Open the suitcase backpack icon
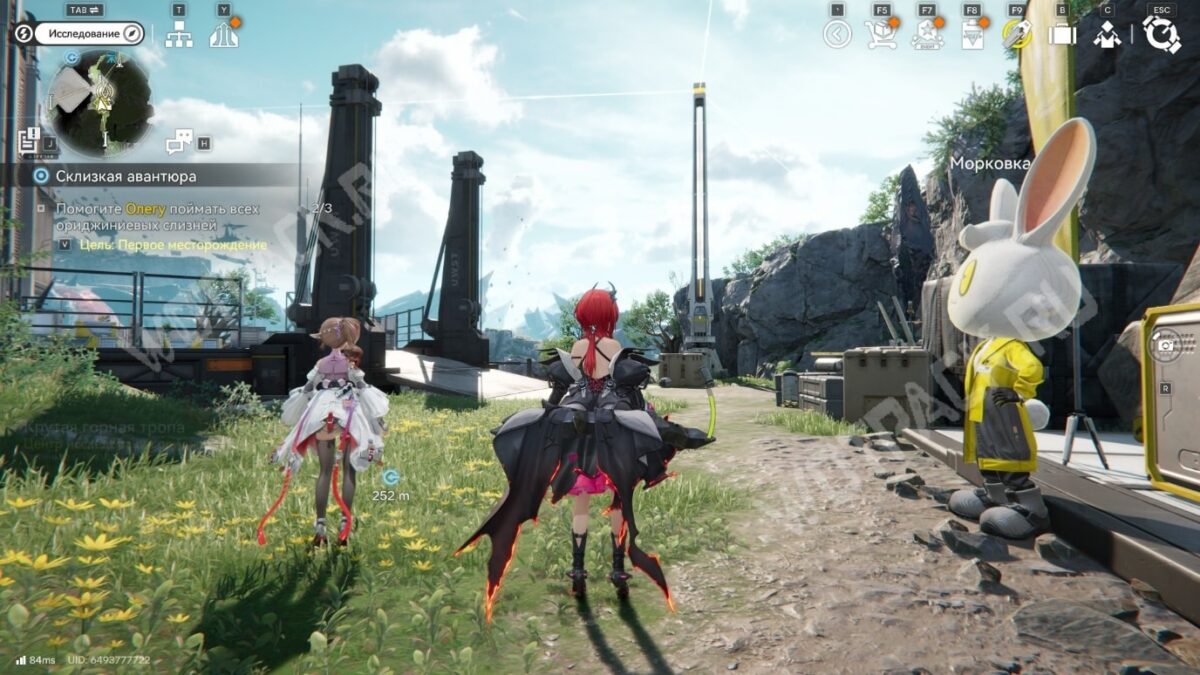Viewport: 1200px width, 675px height. (1061, 34)
